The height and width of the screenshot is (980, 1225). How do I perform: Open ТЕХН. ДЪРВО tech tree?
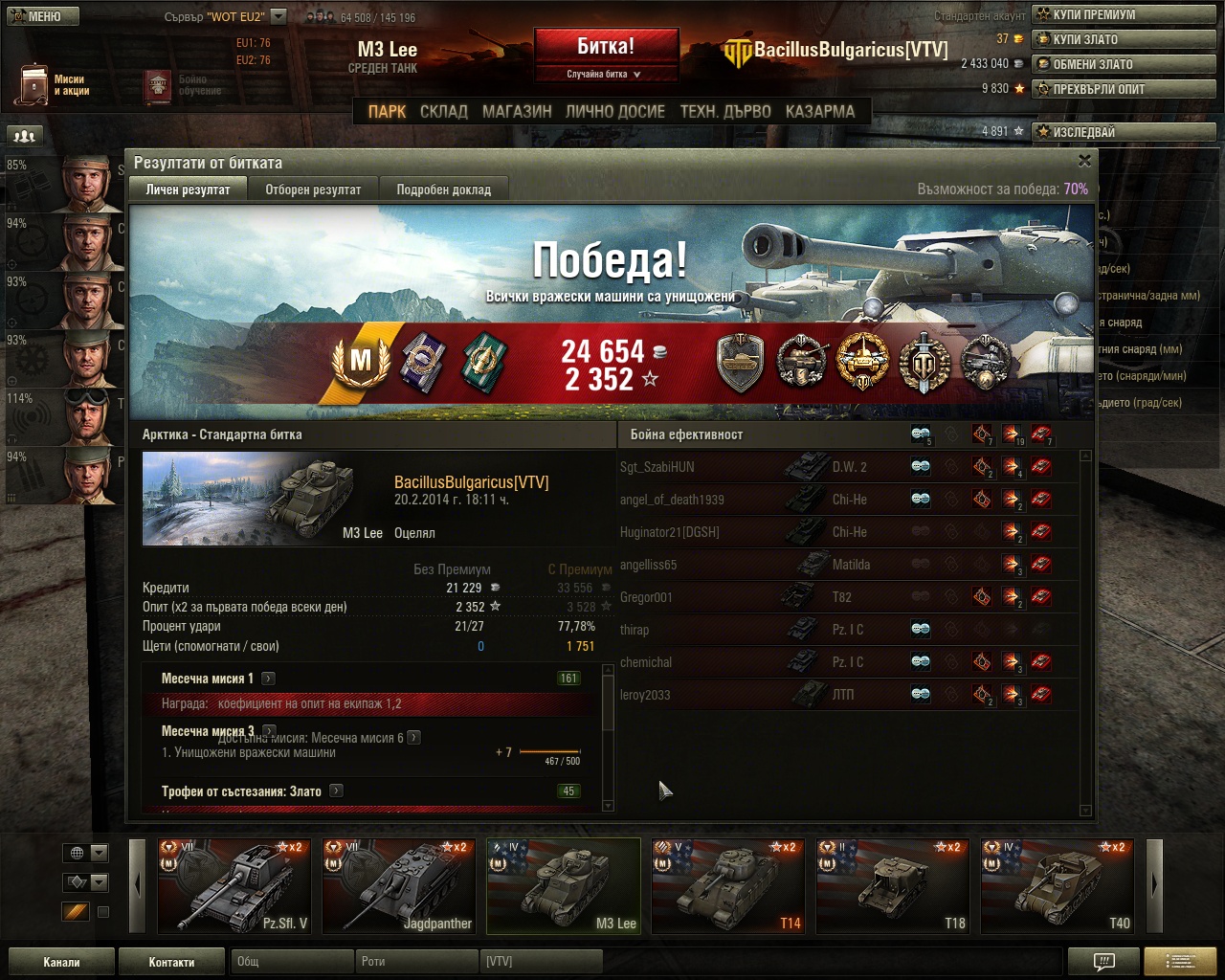[x=724, y=111]
